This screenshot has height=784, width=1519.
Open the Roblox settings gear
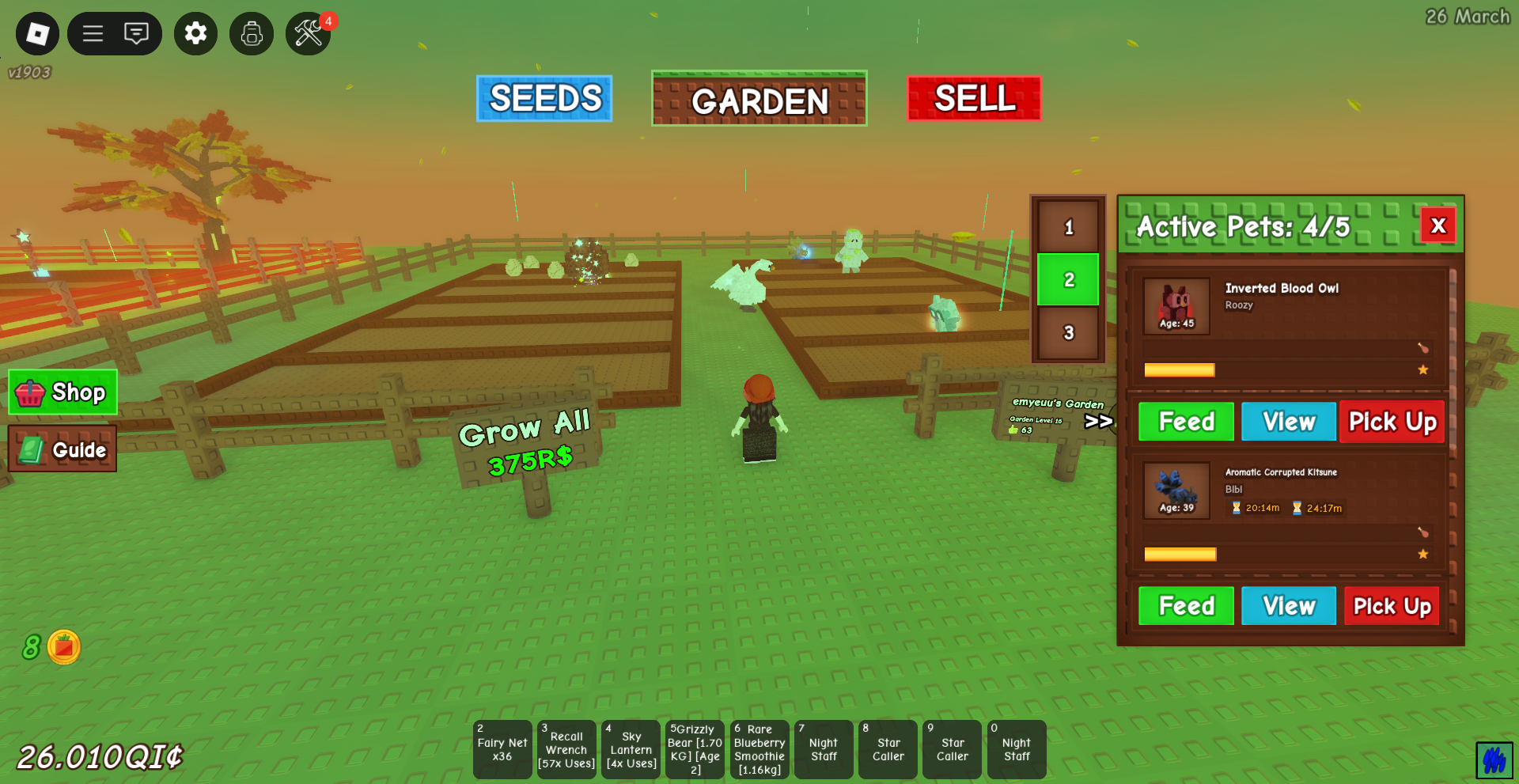195,33
